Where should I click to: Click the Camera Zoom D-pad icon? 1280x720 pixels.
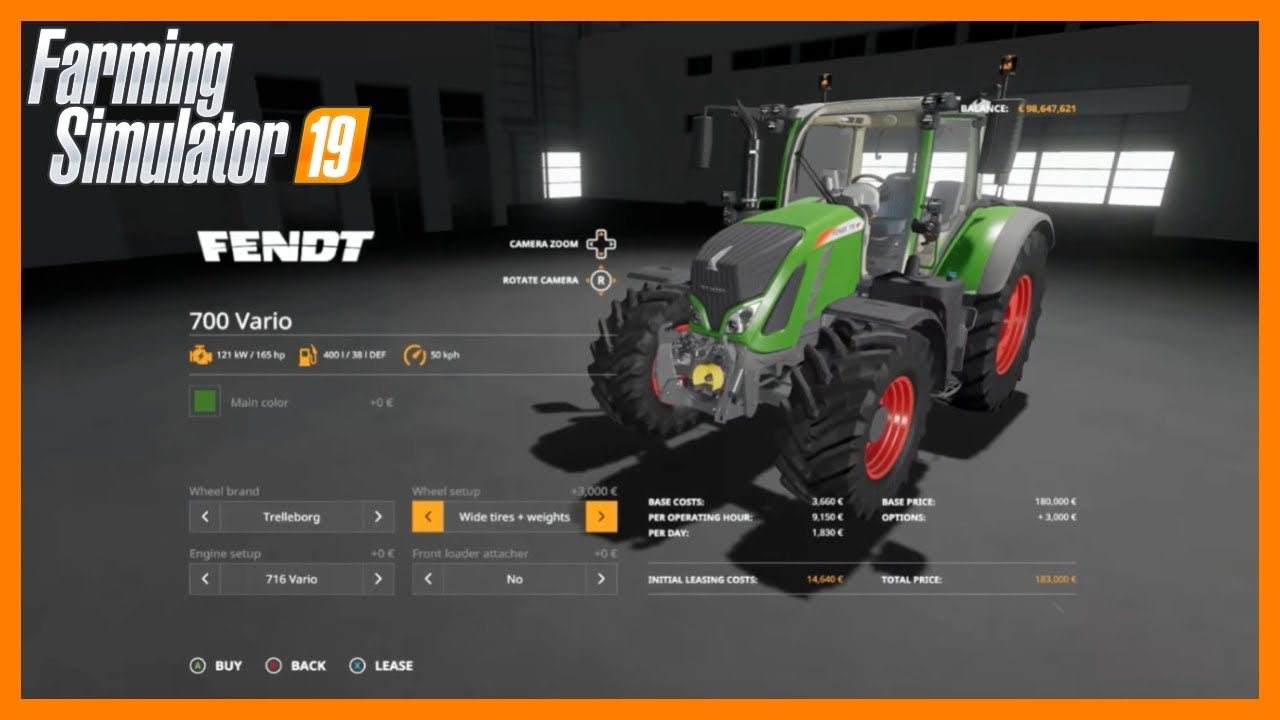tap(603, 242)
